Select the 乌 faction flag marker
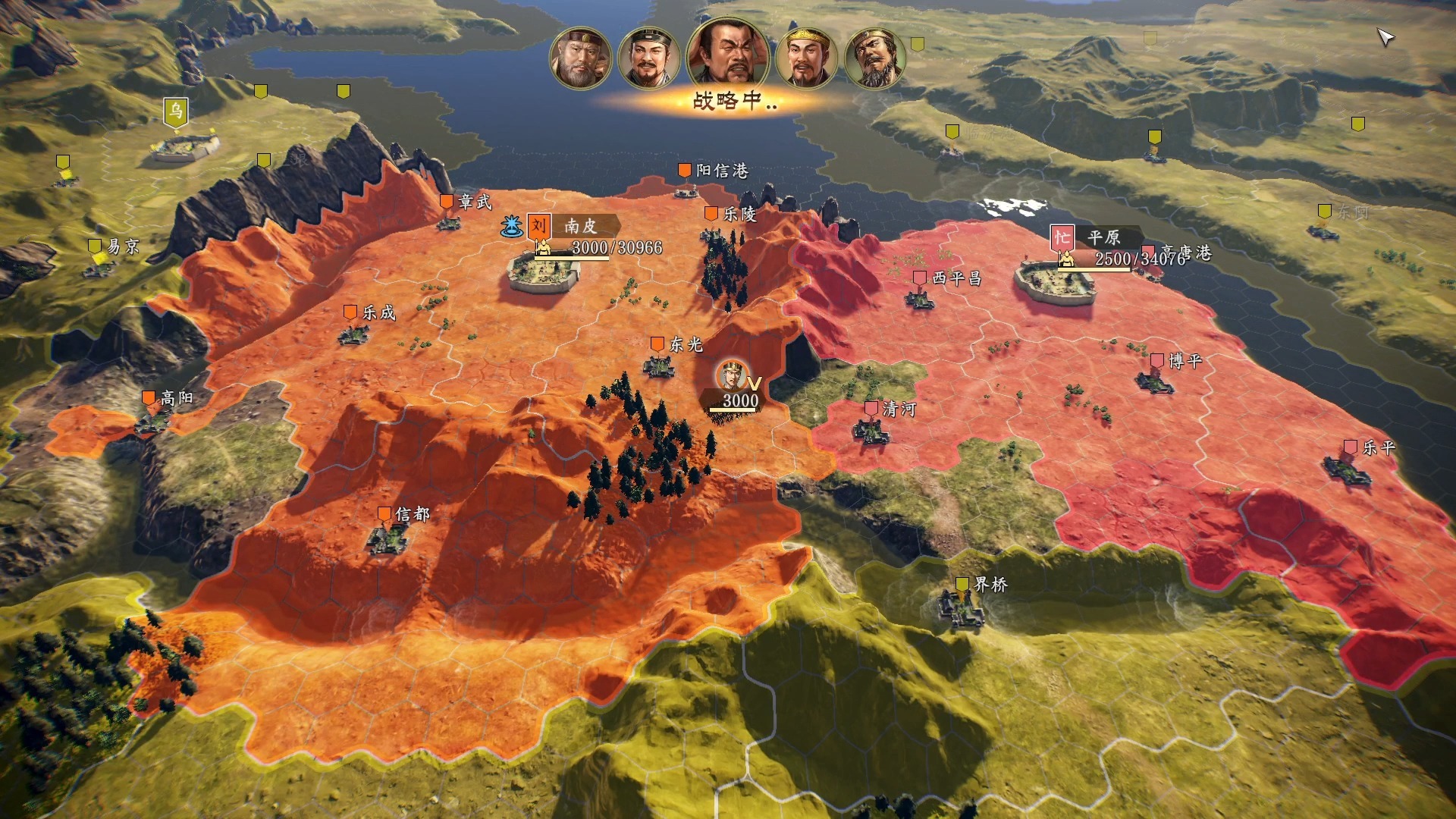This screenshot has width=1456, height=819. (x=175, y=112)
